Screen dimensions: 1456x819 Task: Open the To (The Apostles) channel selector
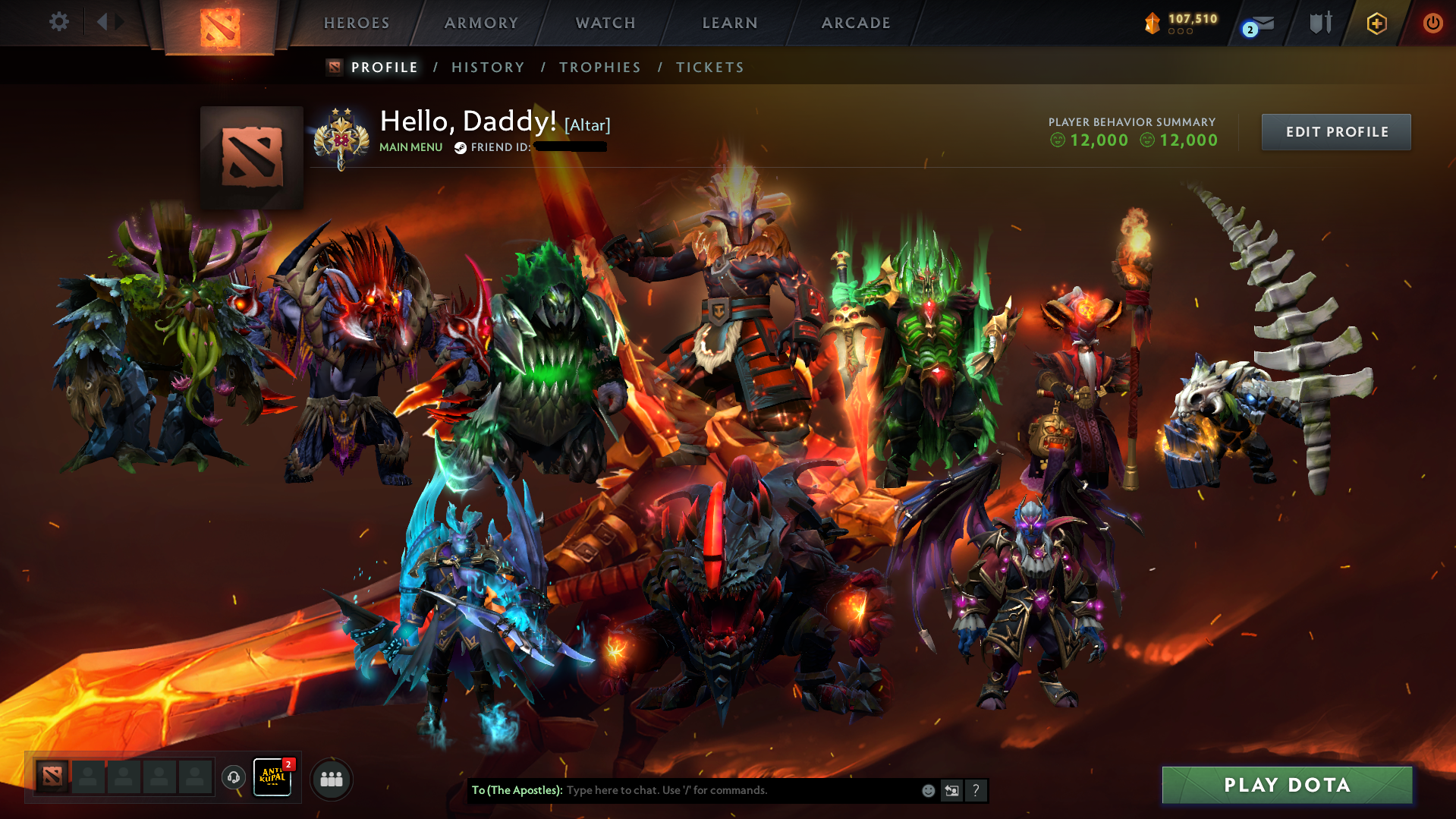(x=516, y=790)
